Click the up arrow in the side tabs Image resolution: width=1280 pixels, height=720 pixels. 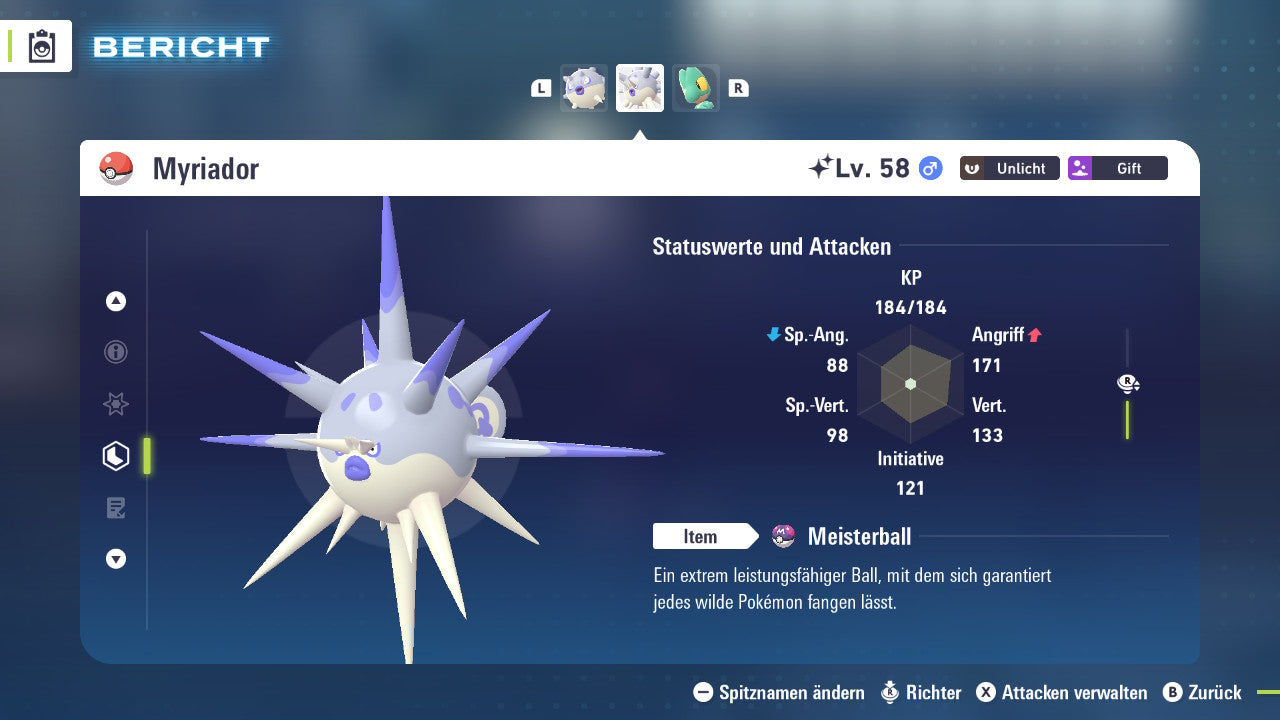116,301
